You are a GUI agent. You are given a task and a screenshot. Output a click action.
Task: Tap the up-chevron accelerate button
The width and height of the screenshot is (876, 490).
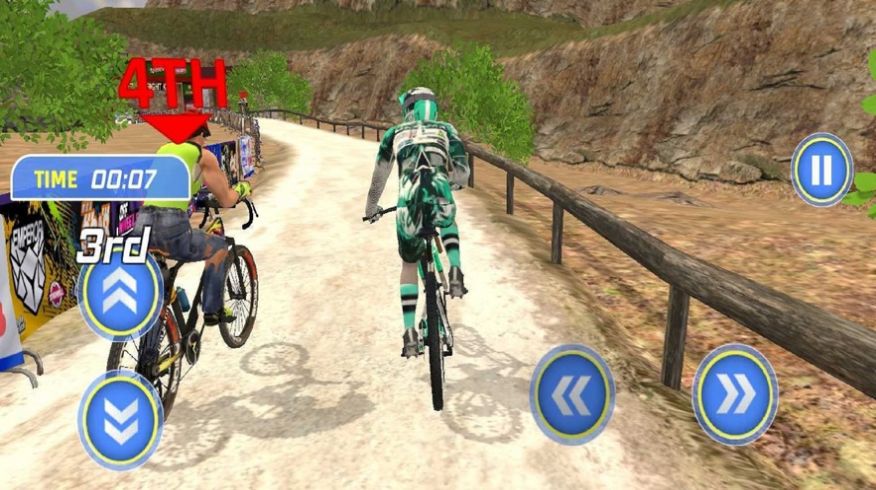click(x=121, y=294)
